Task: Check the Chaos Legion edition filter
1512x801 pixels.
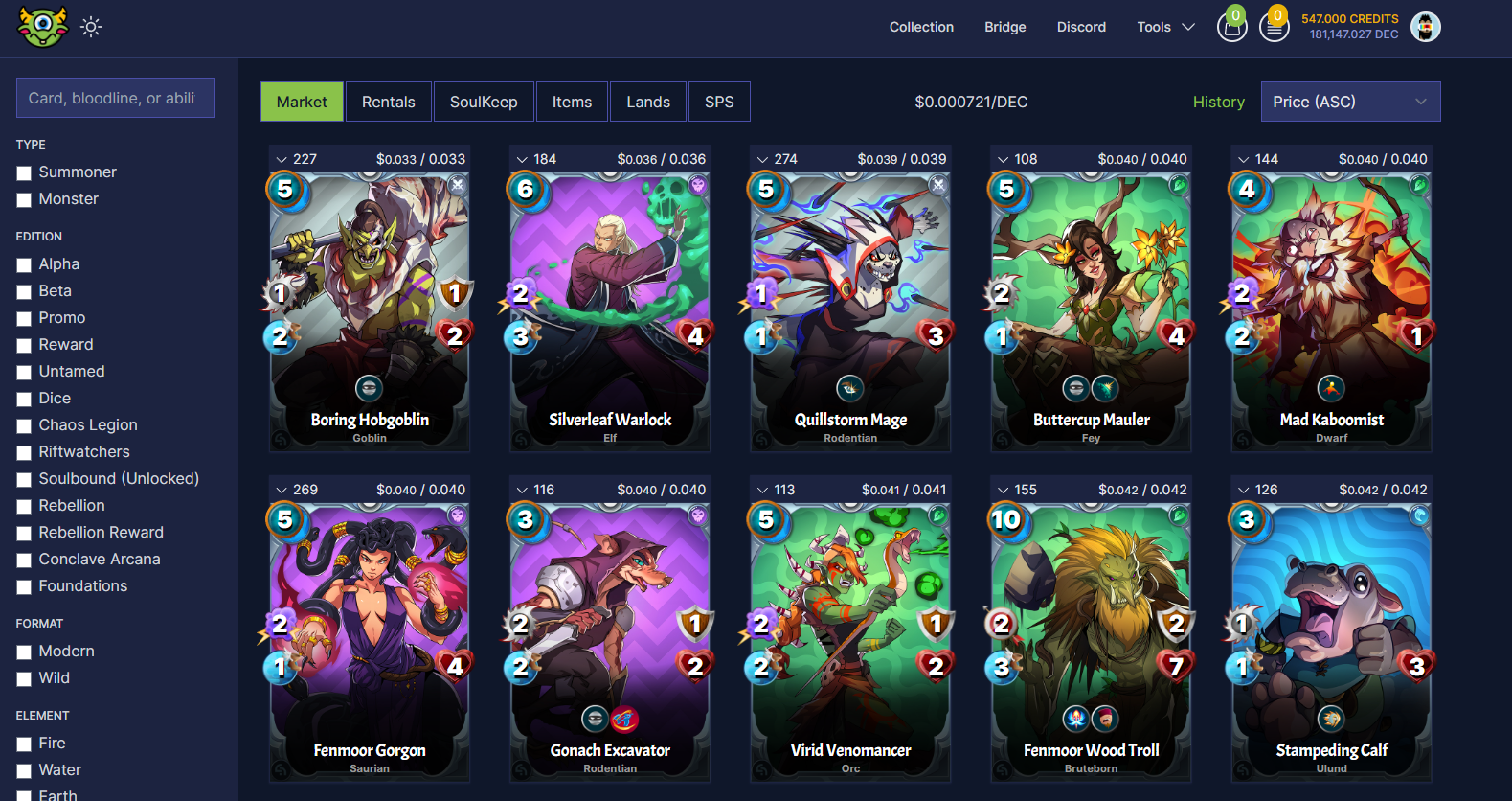Action: pyautogui.click(x=24, y=426)
